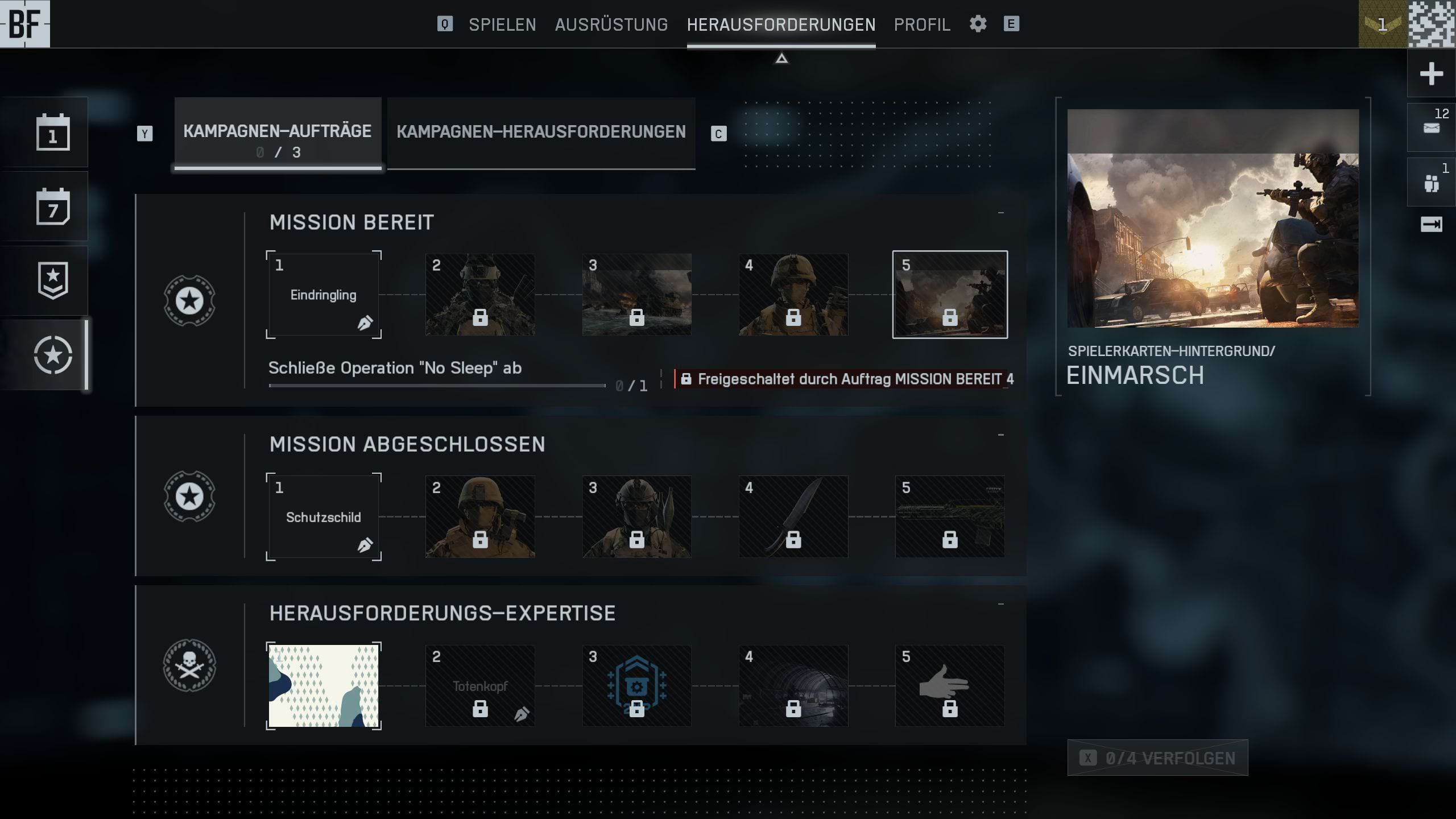
Task: Select the Schutzschild reward tile
Action: tap(324, 517)
